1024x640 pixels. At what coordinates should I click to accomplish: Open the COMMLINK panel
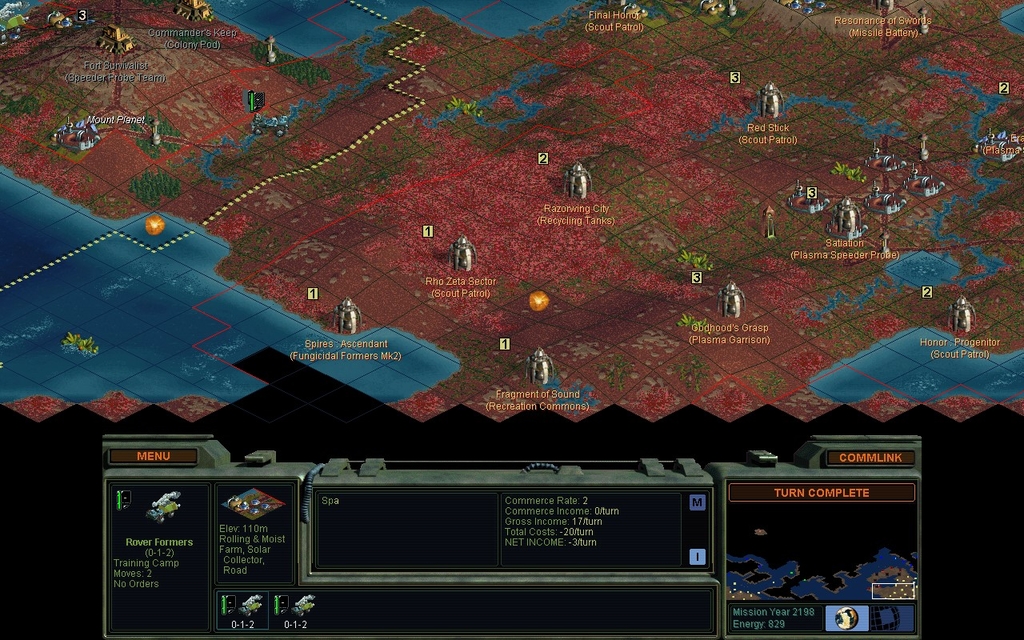870,458
